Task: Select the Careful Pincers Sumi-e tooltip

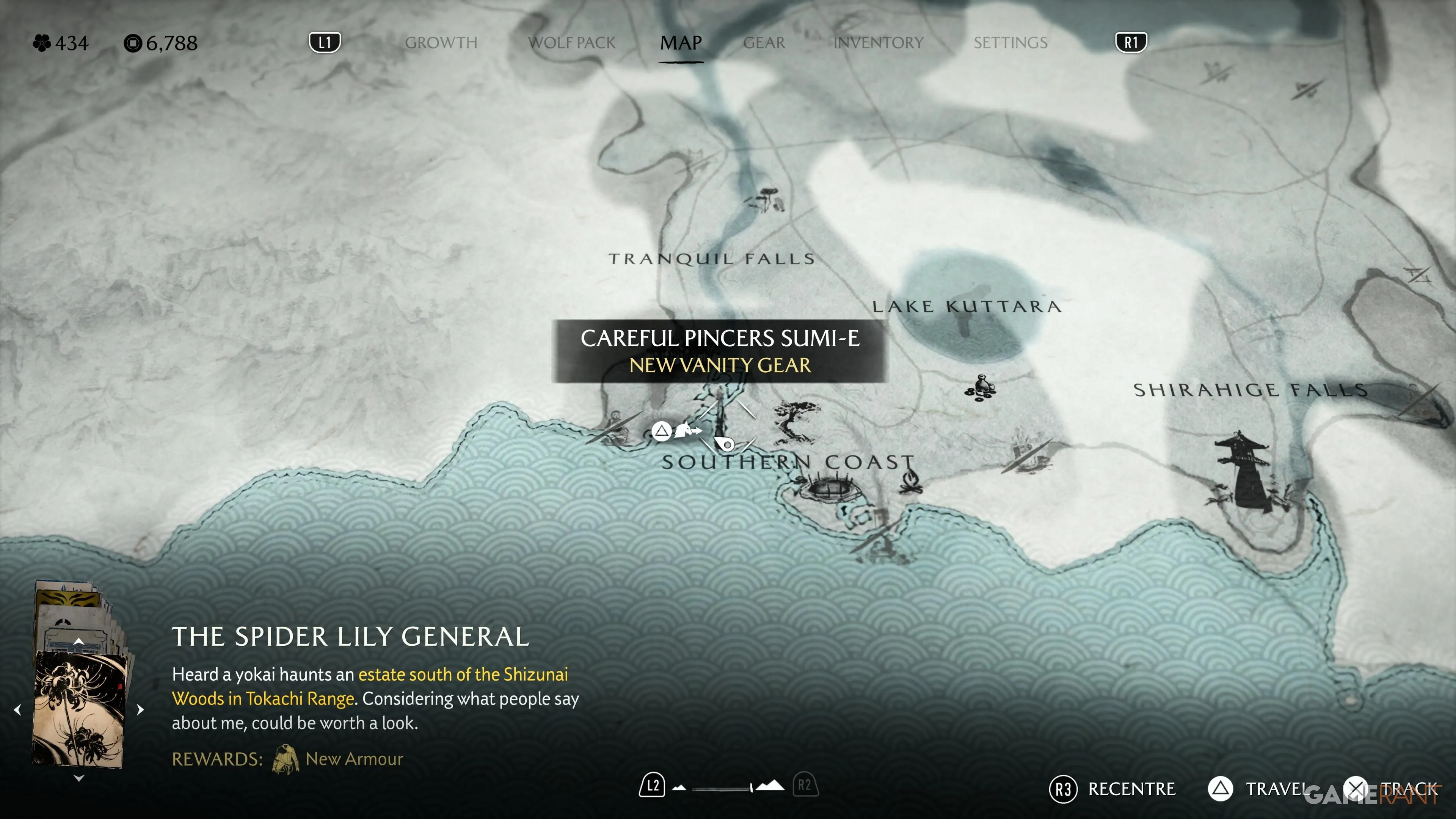Action: click(720, 351)
